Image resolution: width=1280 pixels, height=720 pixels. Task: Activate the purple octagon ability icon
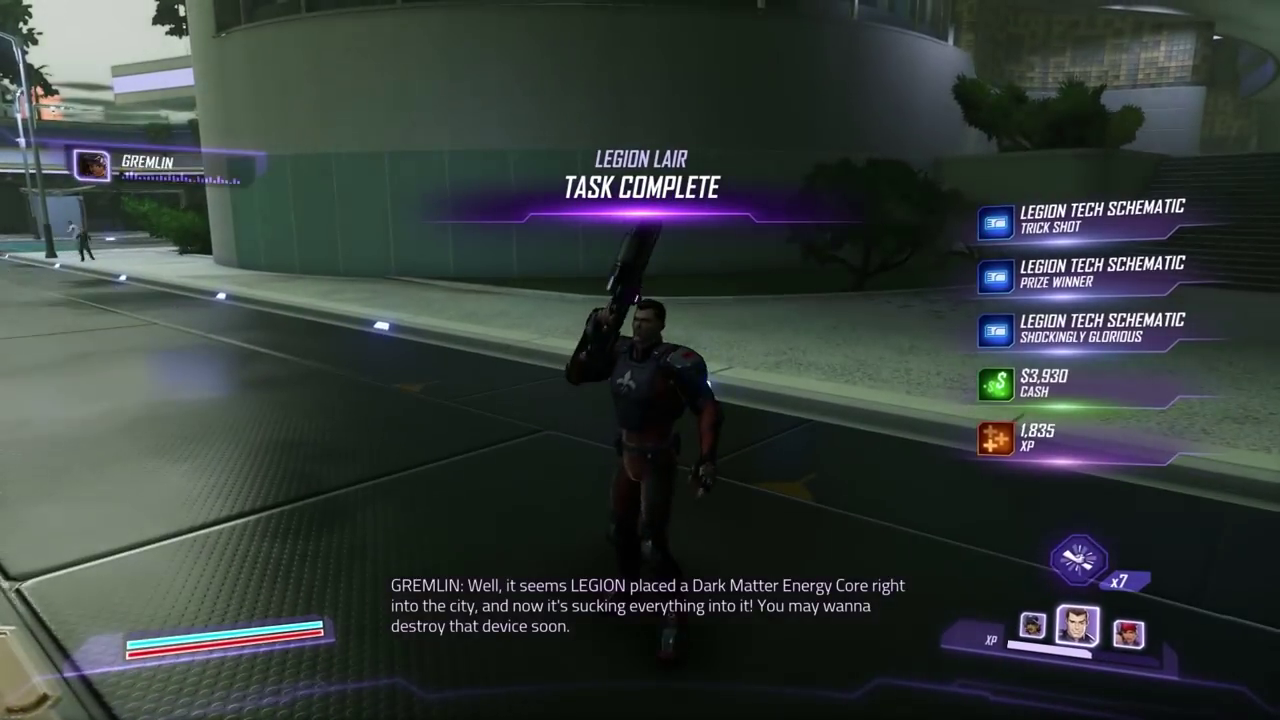[x=1078, y=559]
